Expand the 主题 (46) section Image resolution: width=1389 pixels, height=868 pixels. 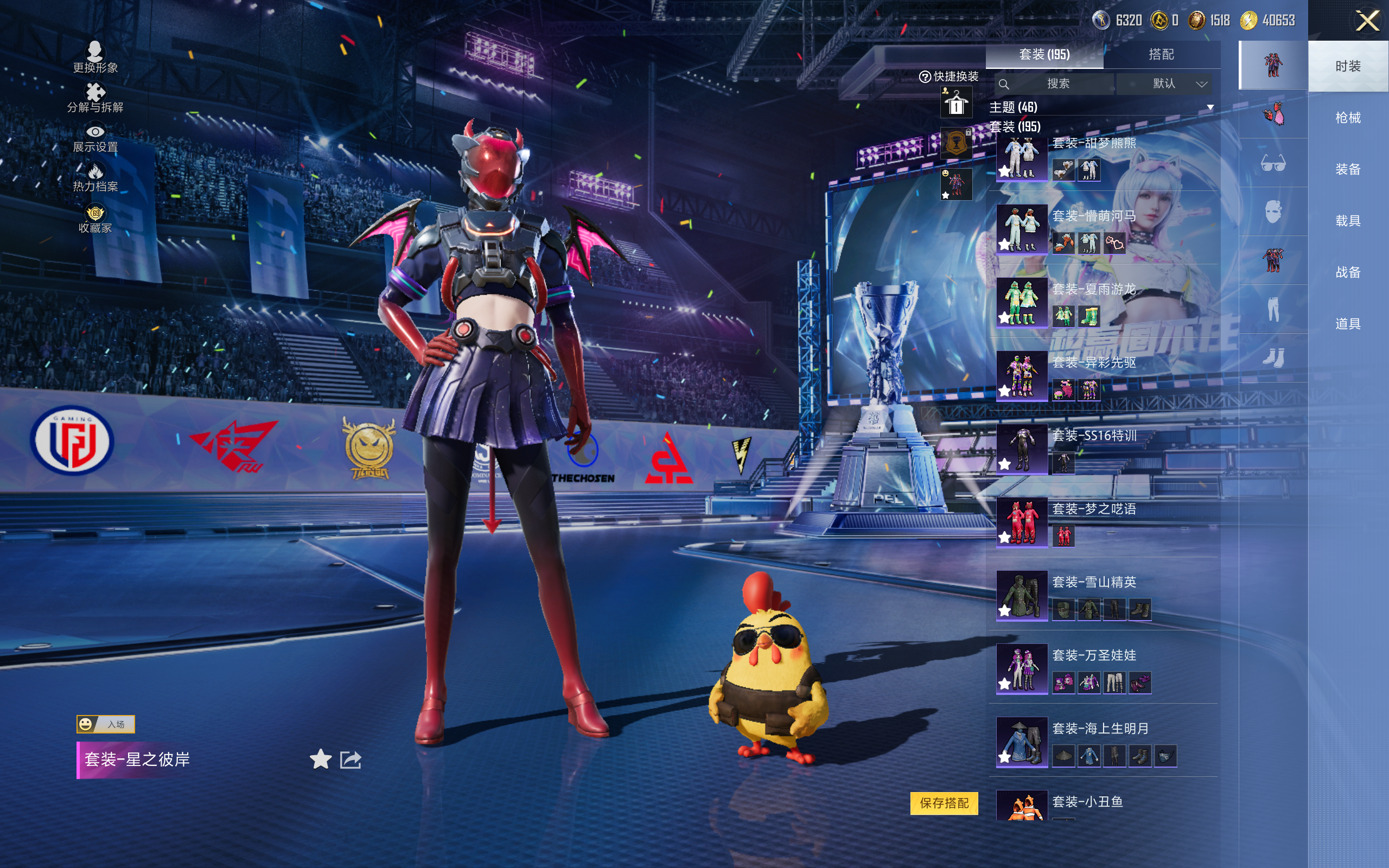tap(1210, 107)
